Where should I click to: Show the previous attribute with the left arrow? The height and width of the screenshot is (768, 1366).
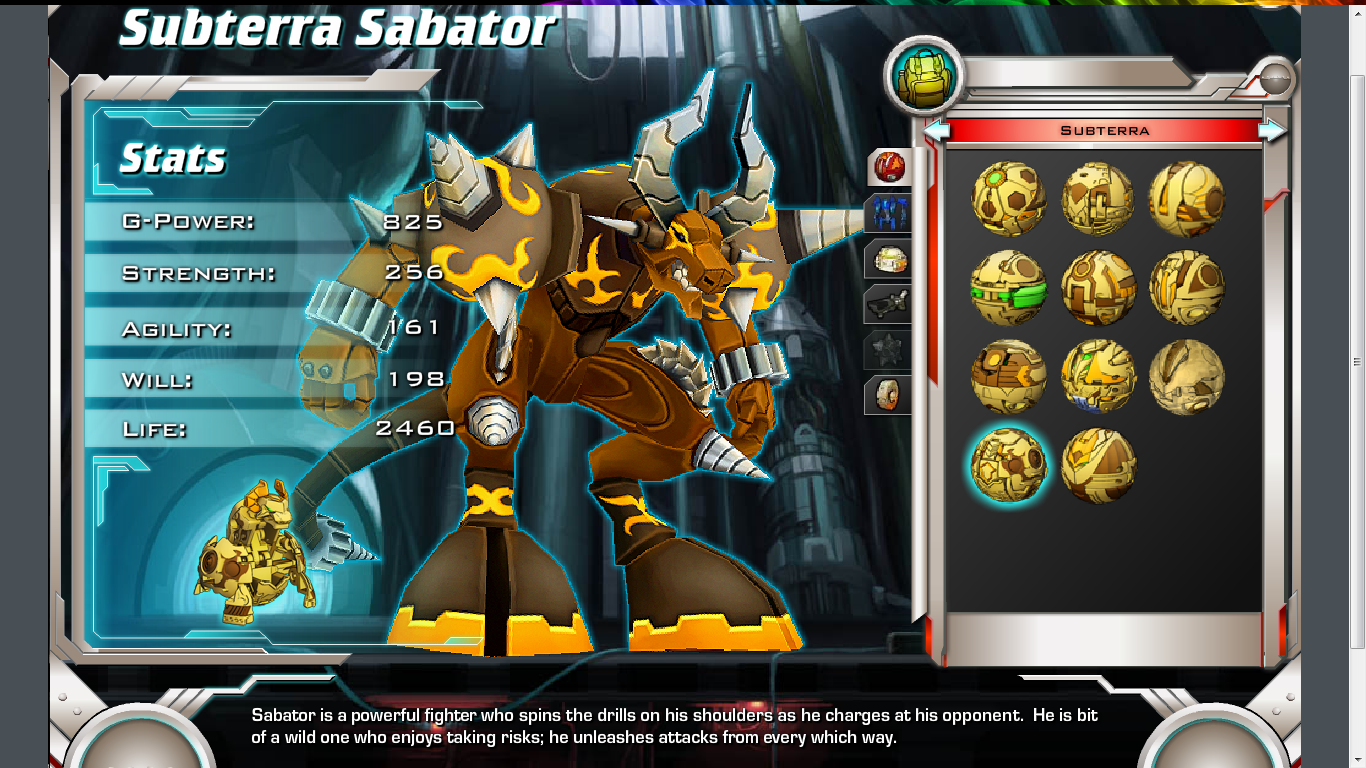tap(936, 130)
